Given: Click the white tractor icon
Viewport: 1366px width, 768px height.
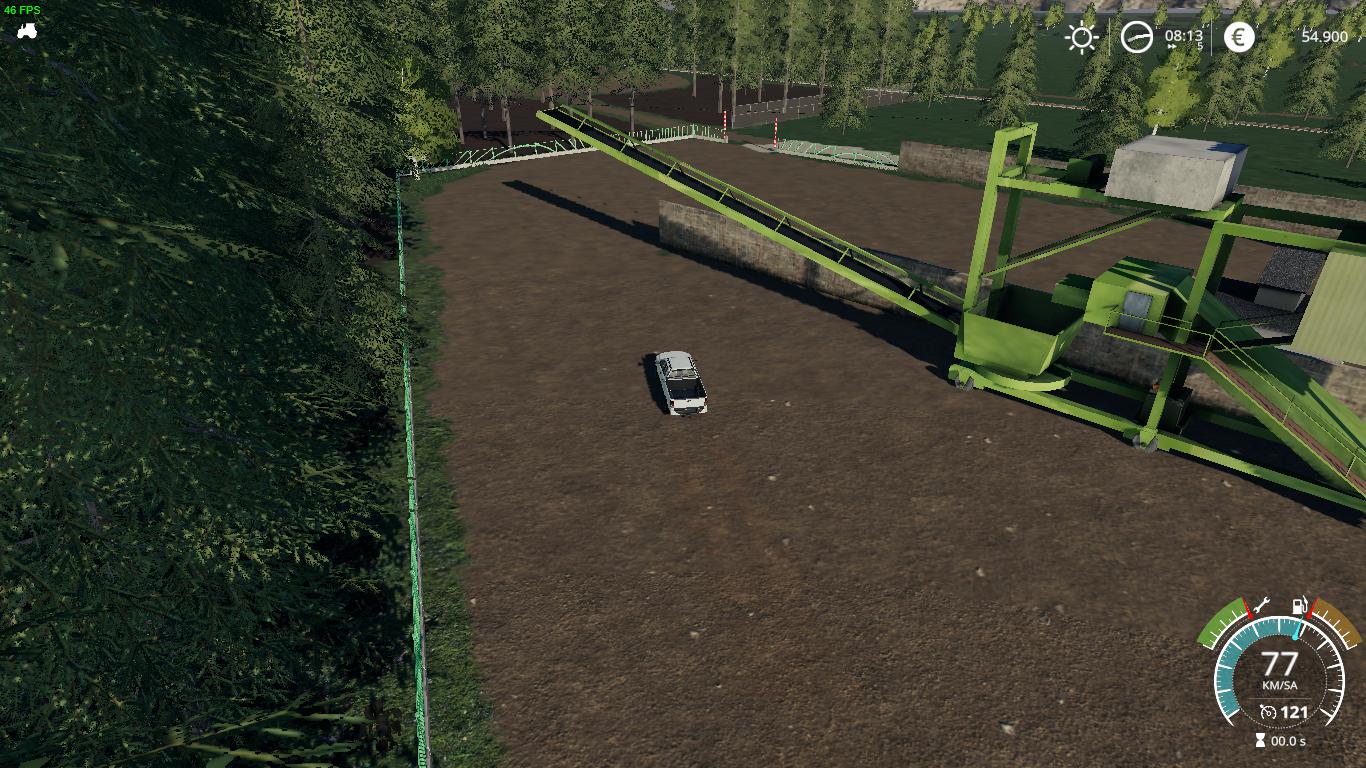Looking at the screenshot, I should [x=26, y=30].
